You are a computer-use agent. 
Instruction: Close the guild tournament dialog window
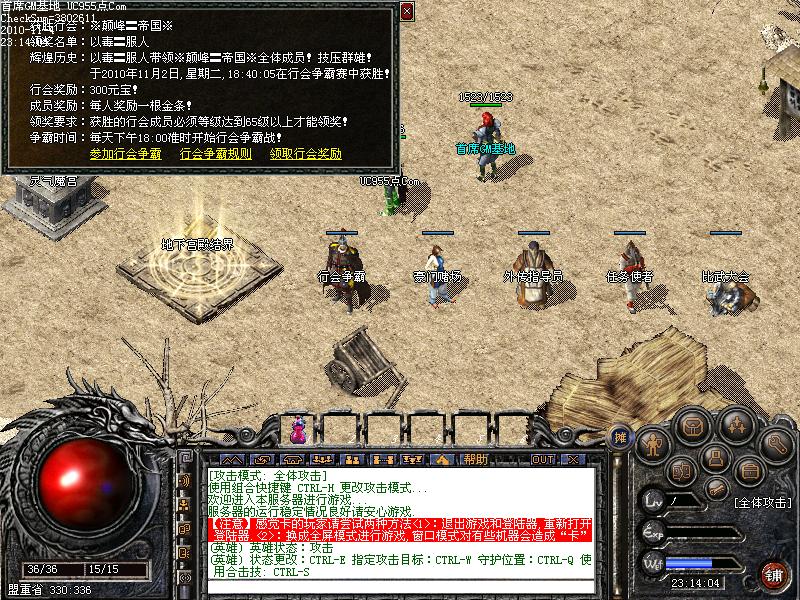[407, 12]
